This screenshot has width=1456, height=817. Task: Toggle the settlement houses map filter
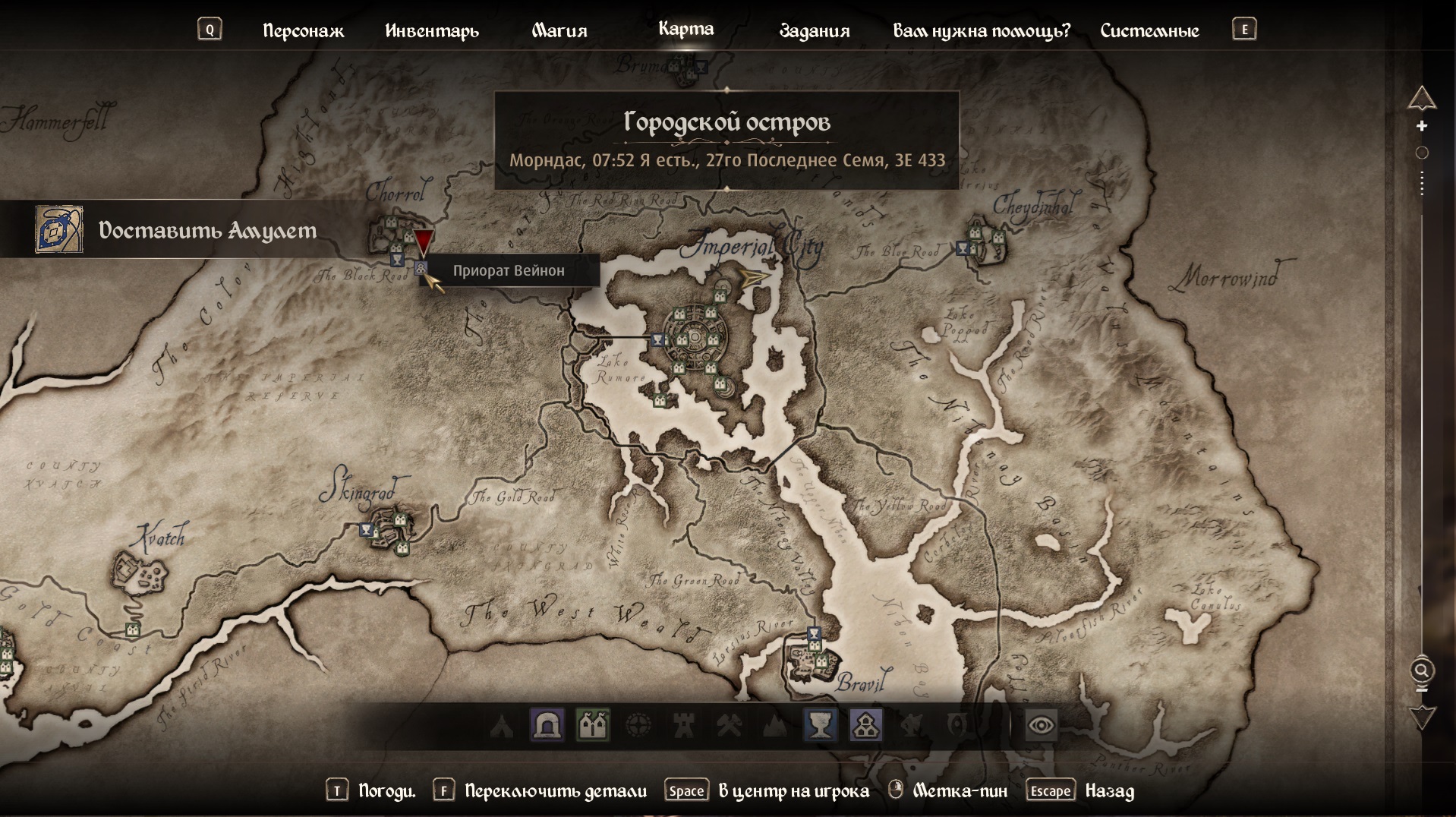tap(866, 726)
